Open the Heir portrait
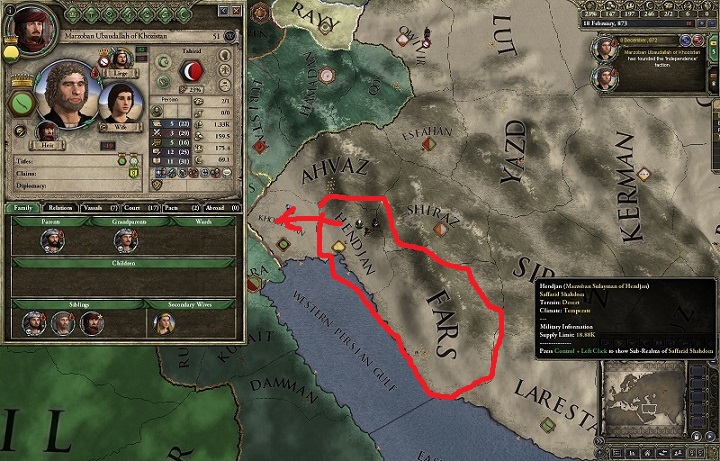720x461 pixels. point(47,130)
